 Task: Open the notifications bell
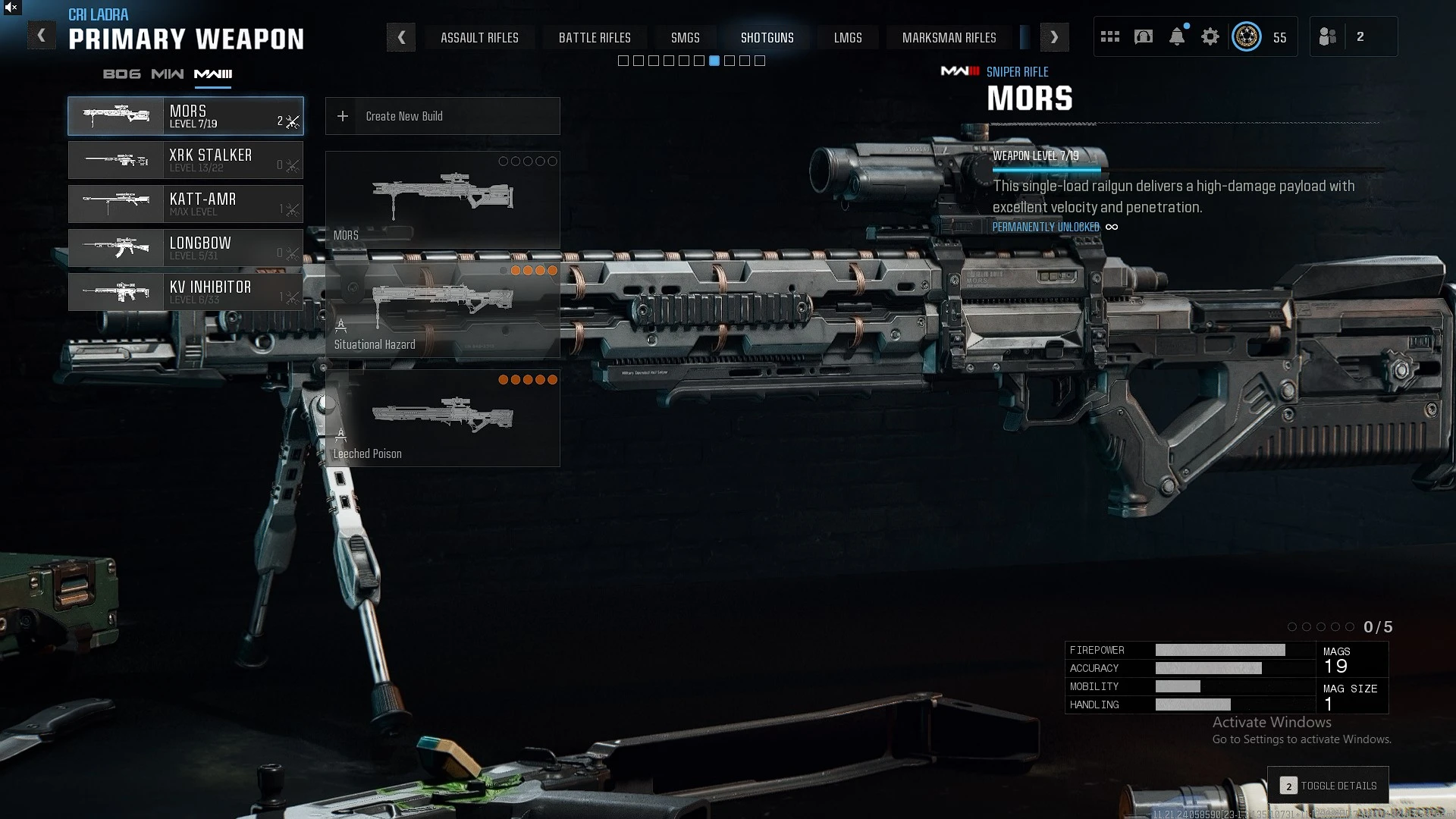(x=1176, y=36)
